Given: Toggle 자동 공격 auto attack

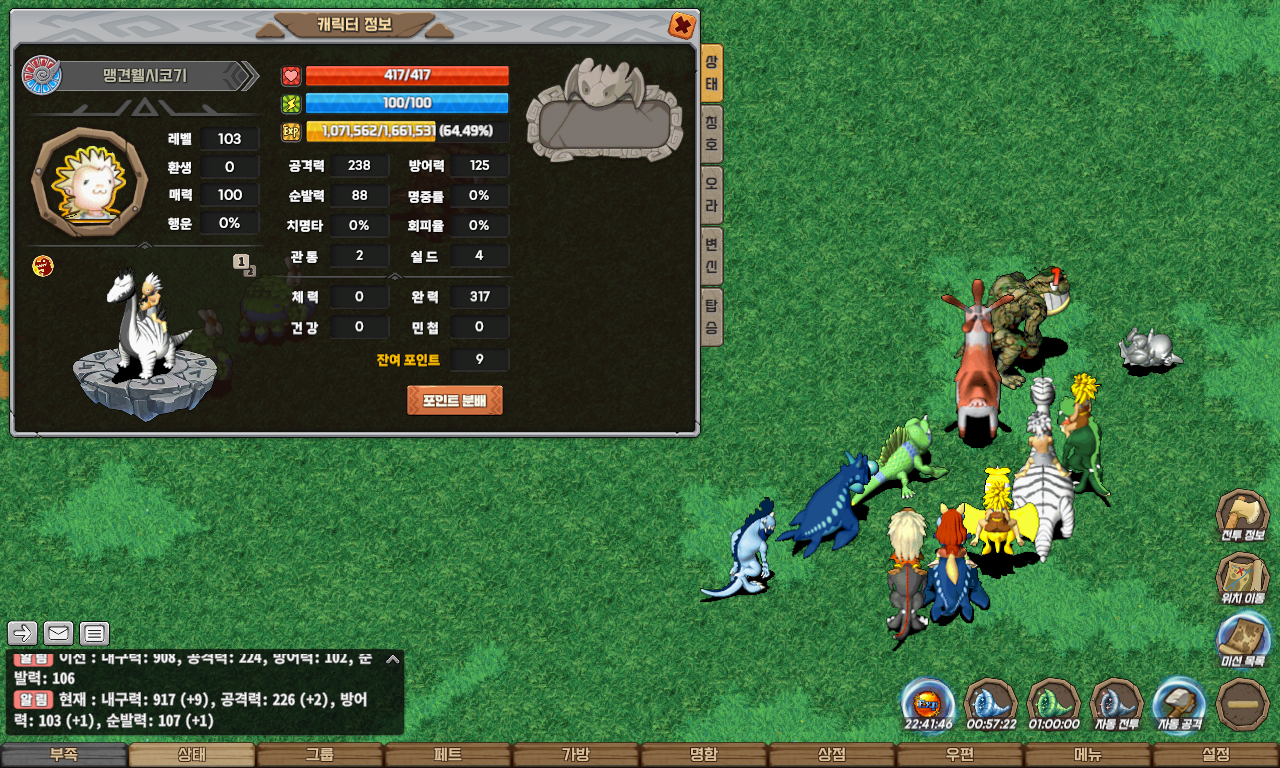Looking at the screenshot, I should tap(1179, 704).
